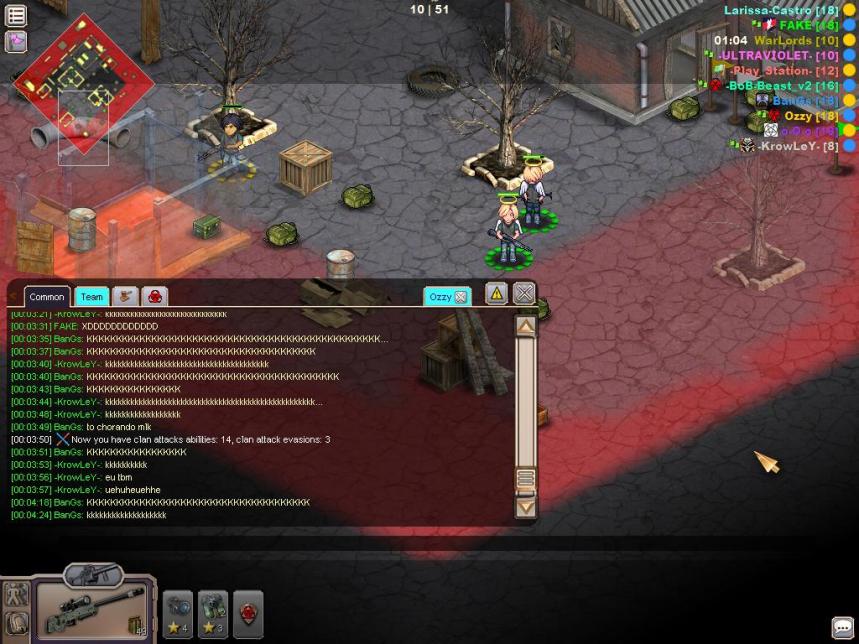Click the walking stance icon
Screen dimensions: 859x644
click(15, 593)
